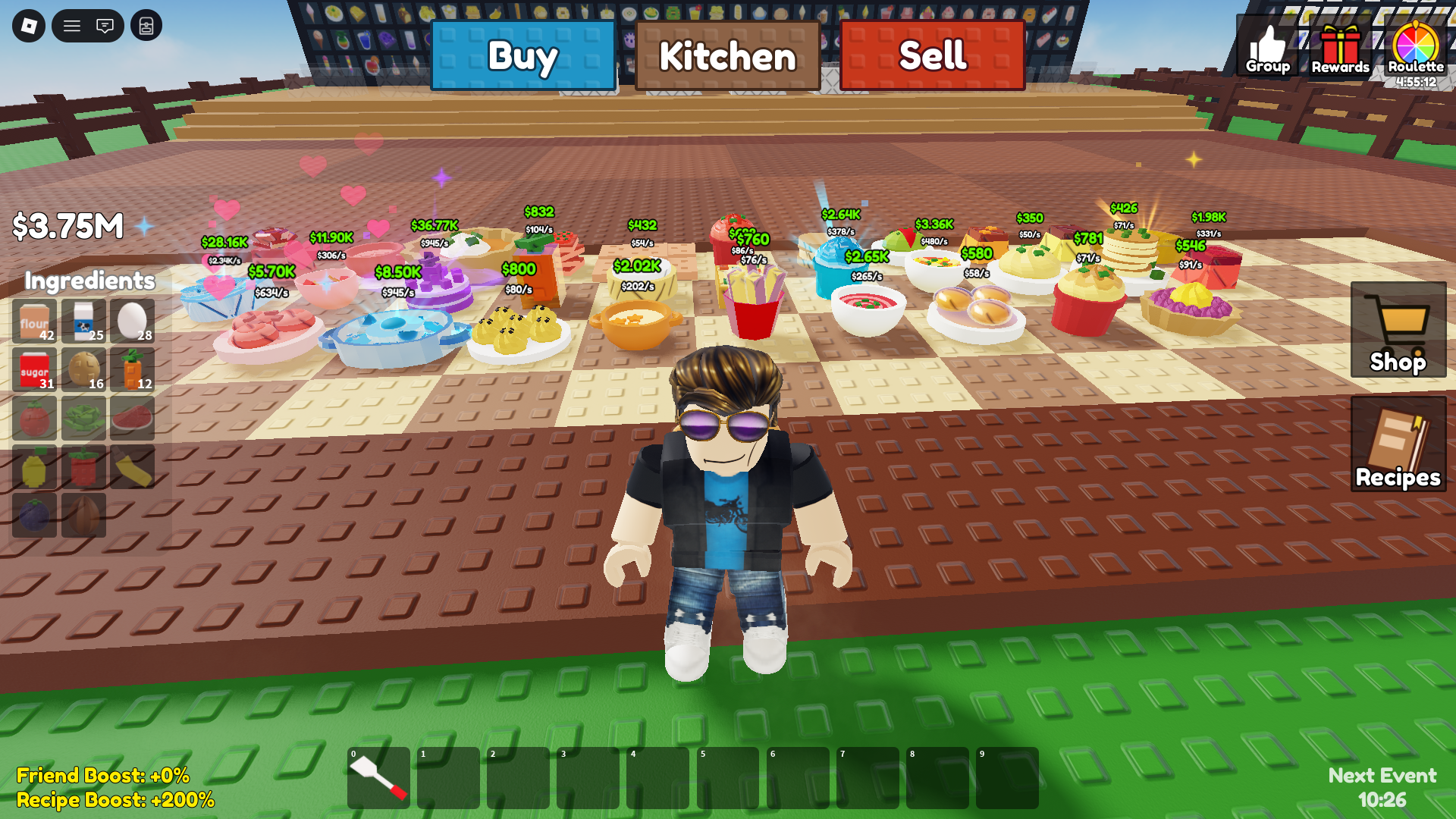Select the egg ingredient slot
Image resolution: width=1456 pixels, height=819 pixels.
click(x=132, y=322)
